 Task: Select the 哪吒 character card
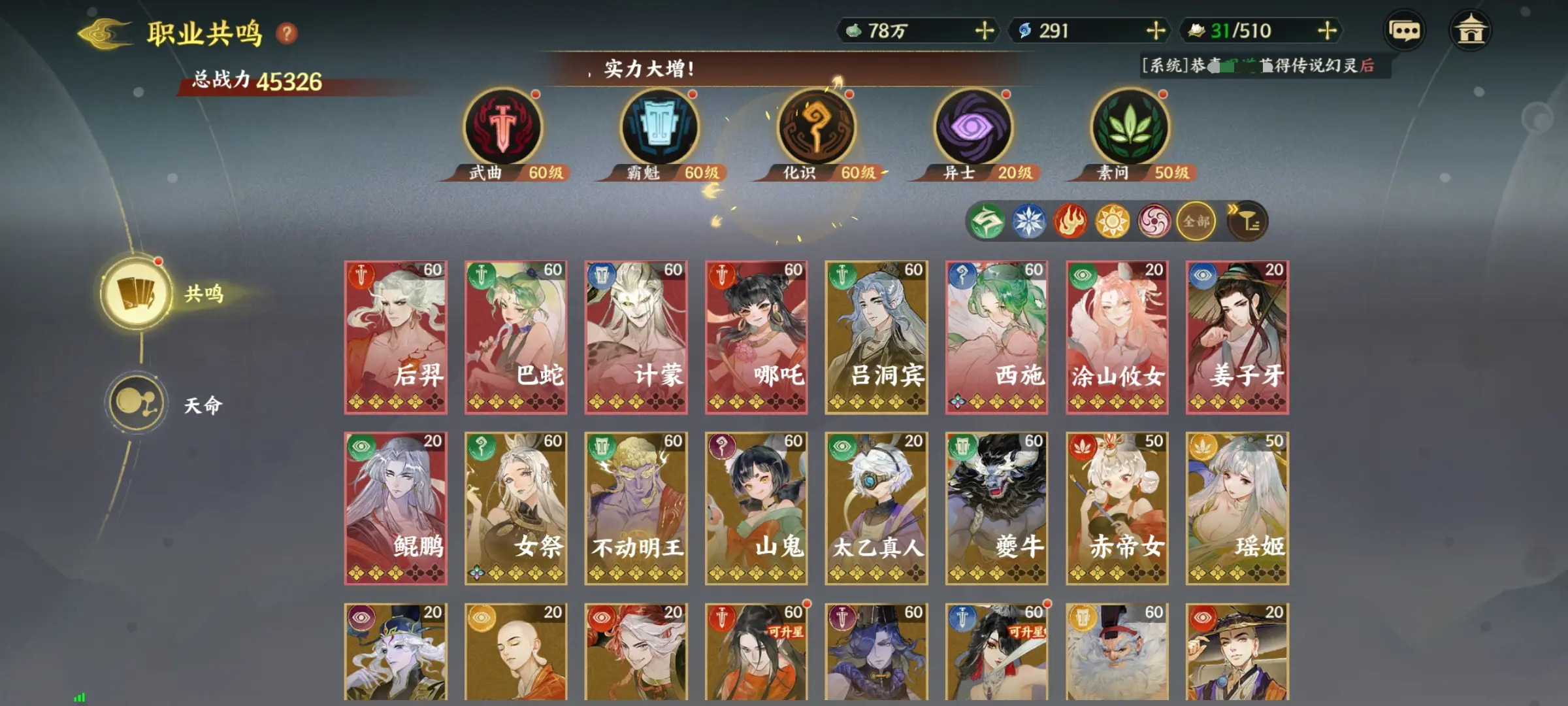click(755, 337)
